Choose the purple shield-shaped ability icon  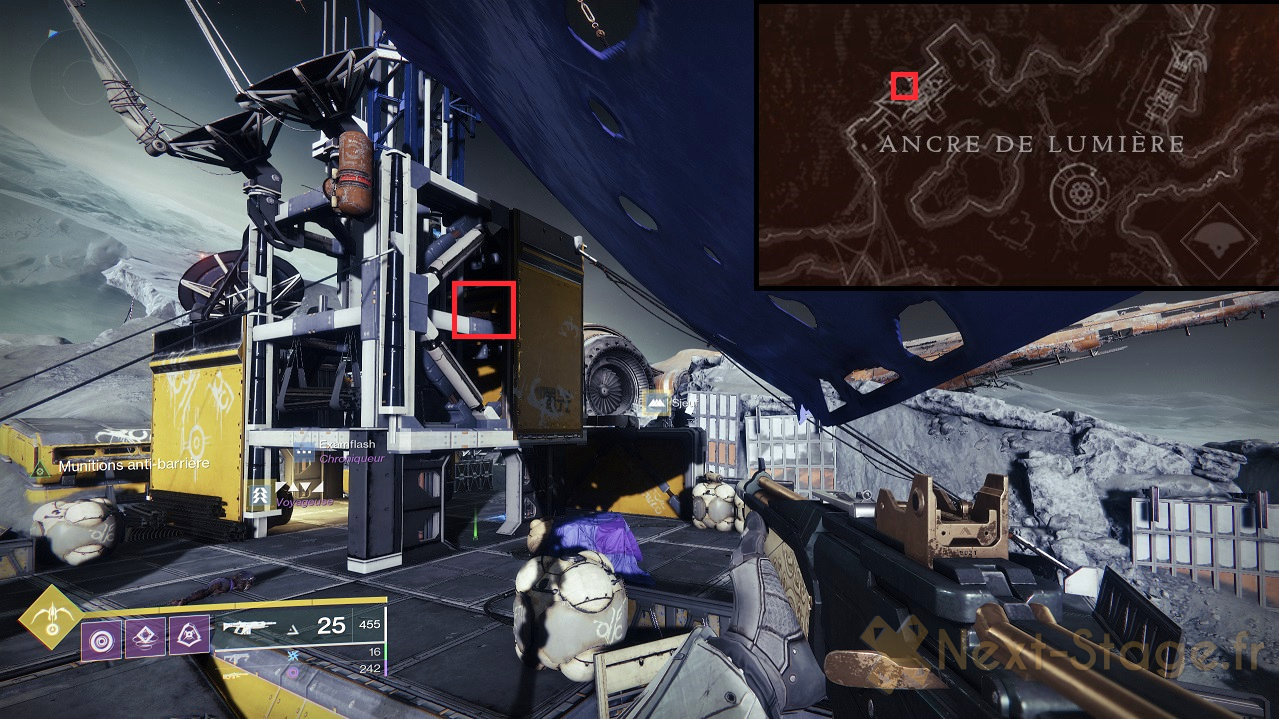(x=187, y=633)
